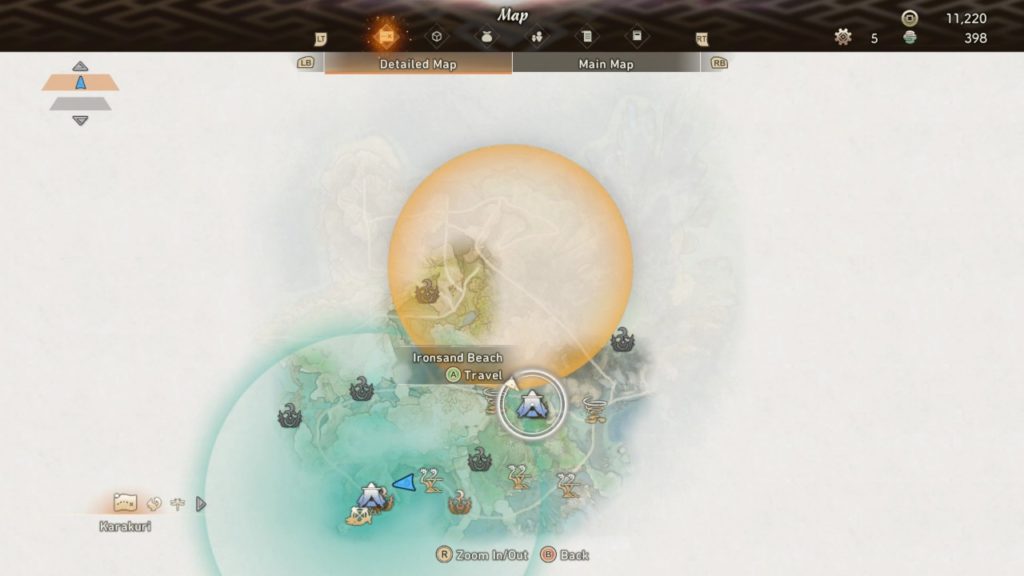
Task: Expand the map filter list arrow
Action: (x=200, y=504)
